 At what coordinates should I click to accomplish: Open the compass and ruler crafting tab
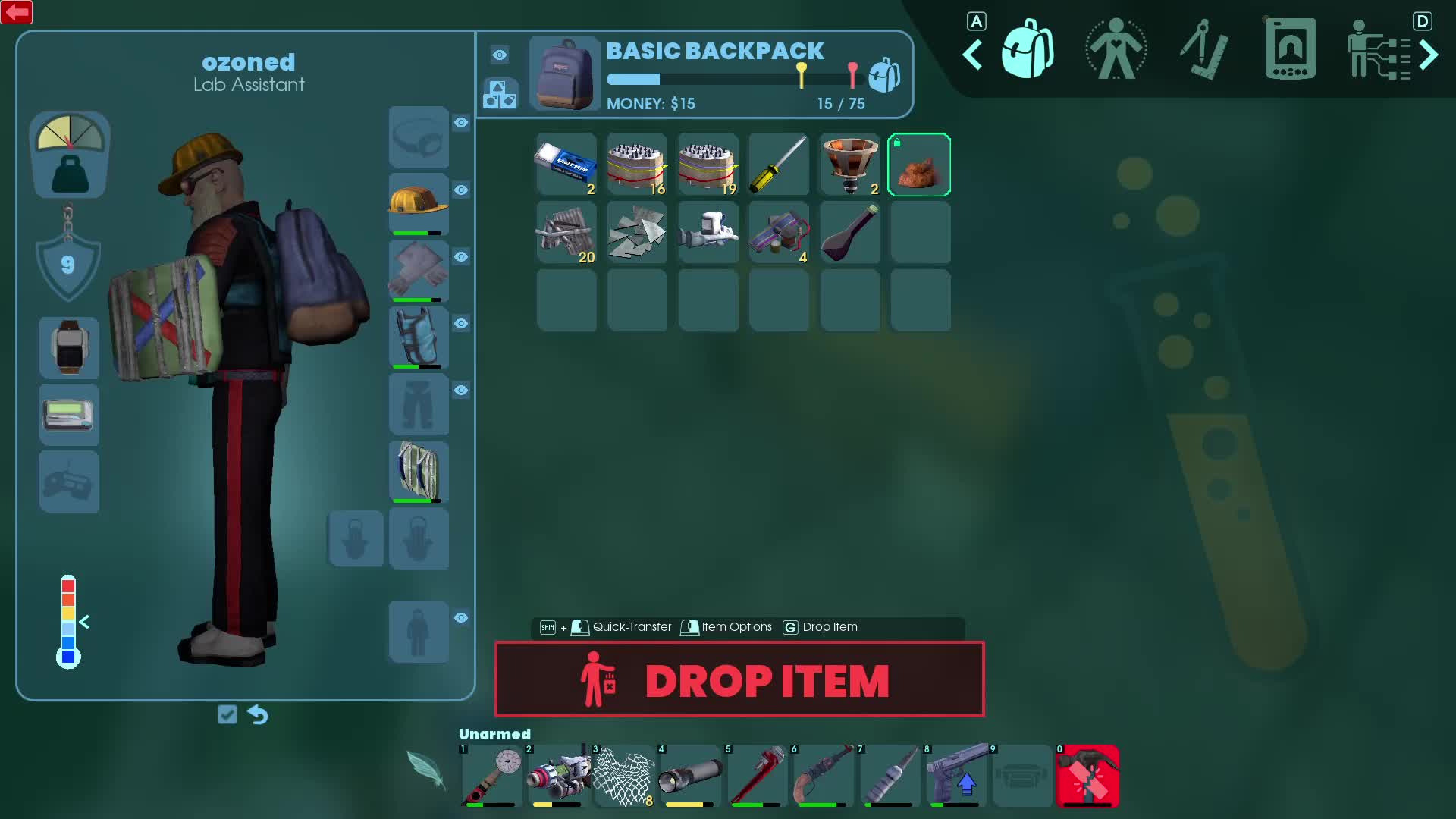[x=1203, y=50]
